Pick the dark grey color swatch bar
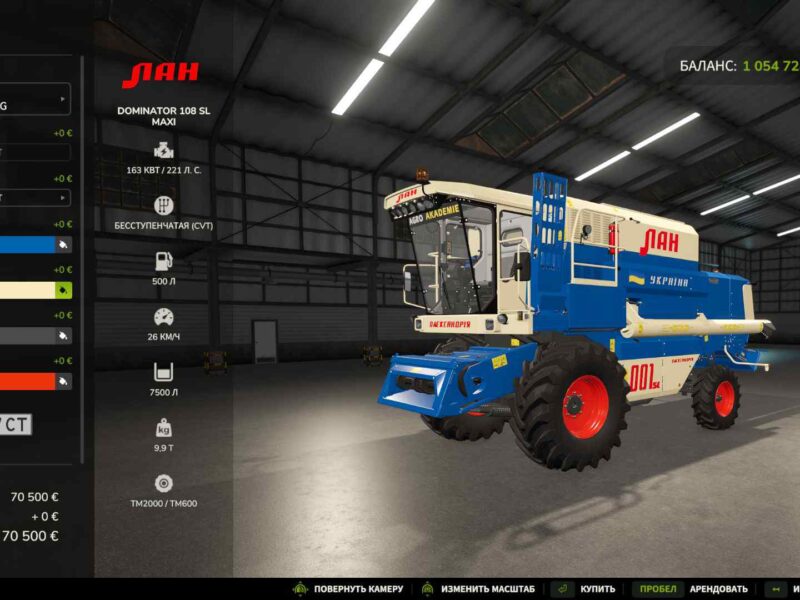The image size is (800, 600). [x=26, y=336]
